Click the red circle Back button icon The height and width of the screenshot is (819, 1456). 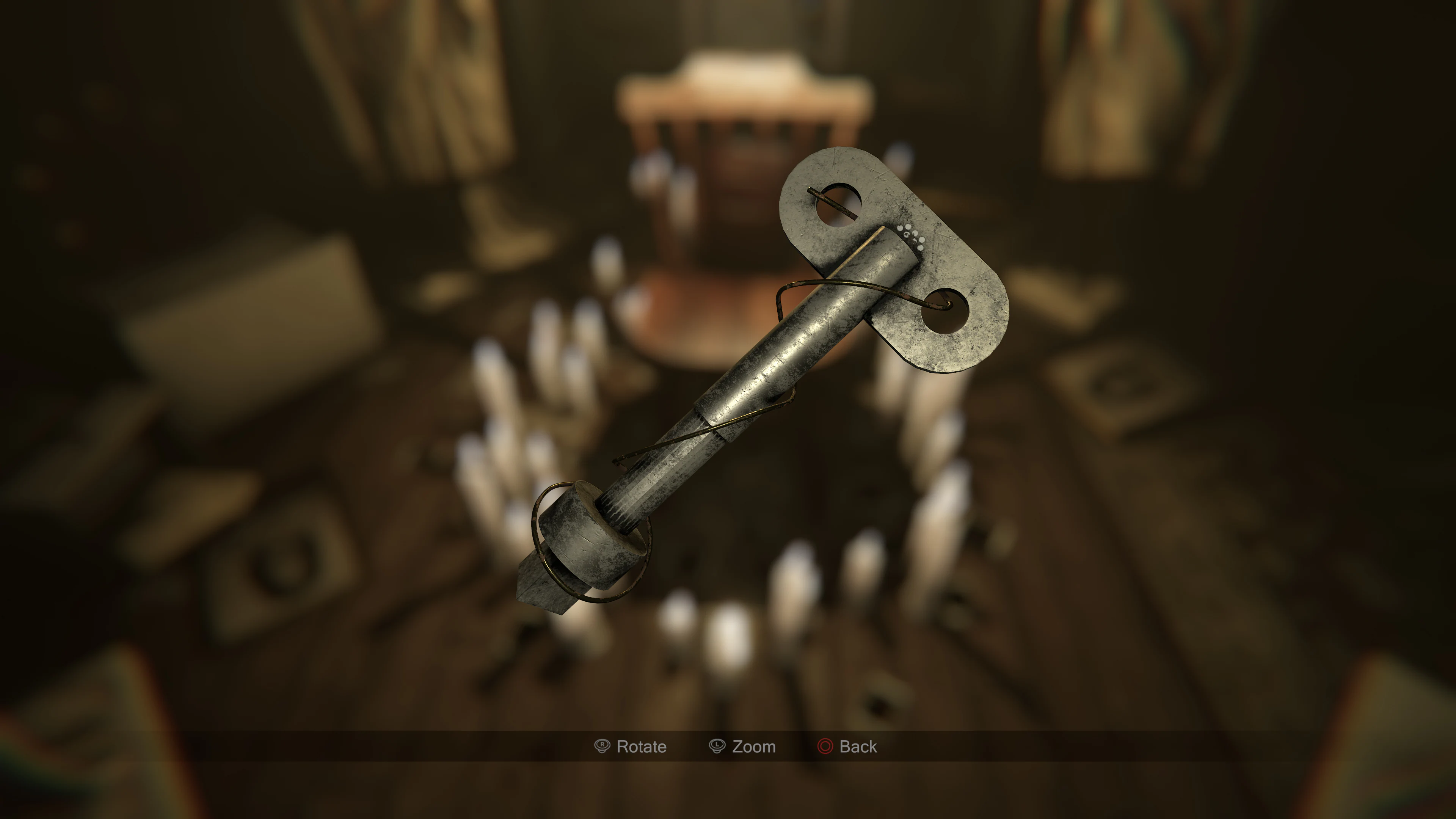826,747
